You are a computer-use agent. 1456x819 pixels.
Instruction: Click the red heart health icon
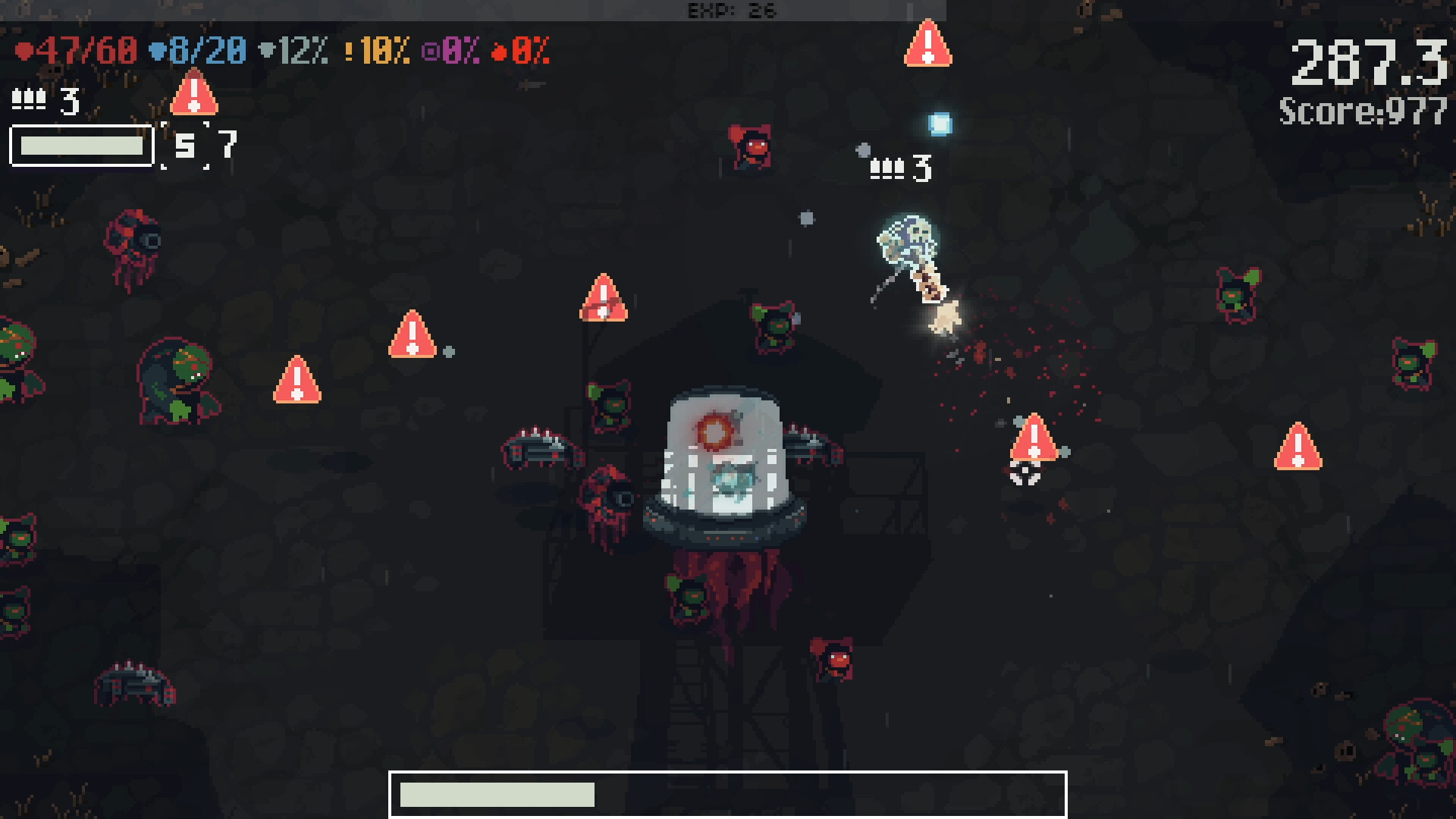click(x=24, y=50)
